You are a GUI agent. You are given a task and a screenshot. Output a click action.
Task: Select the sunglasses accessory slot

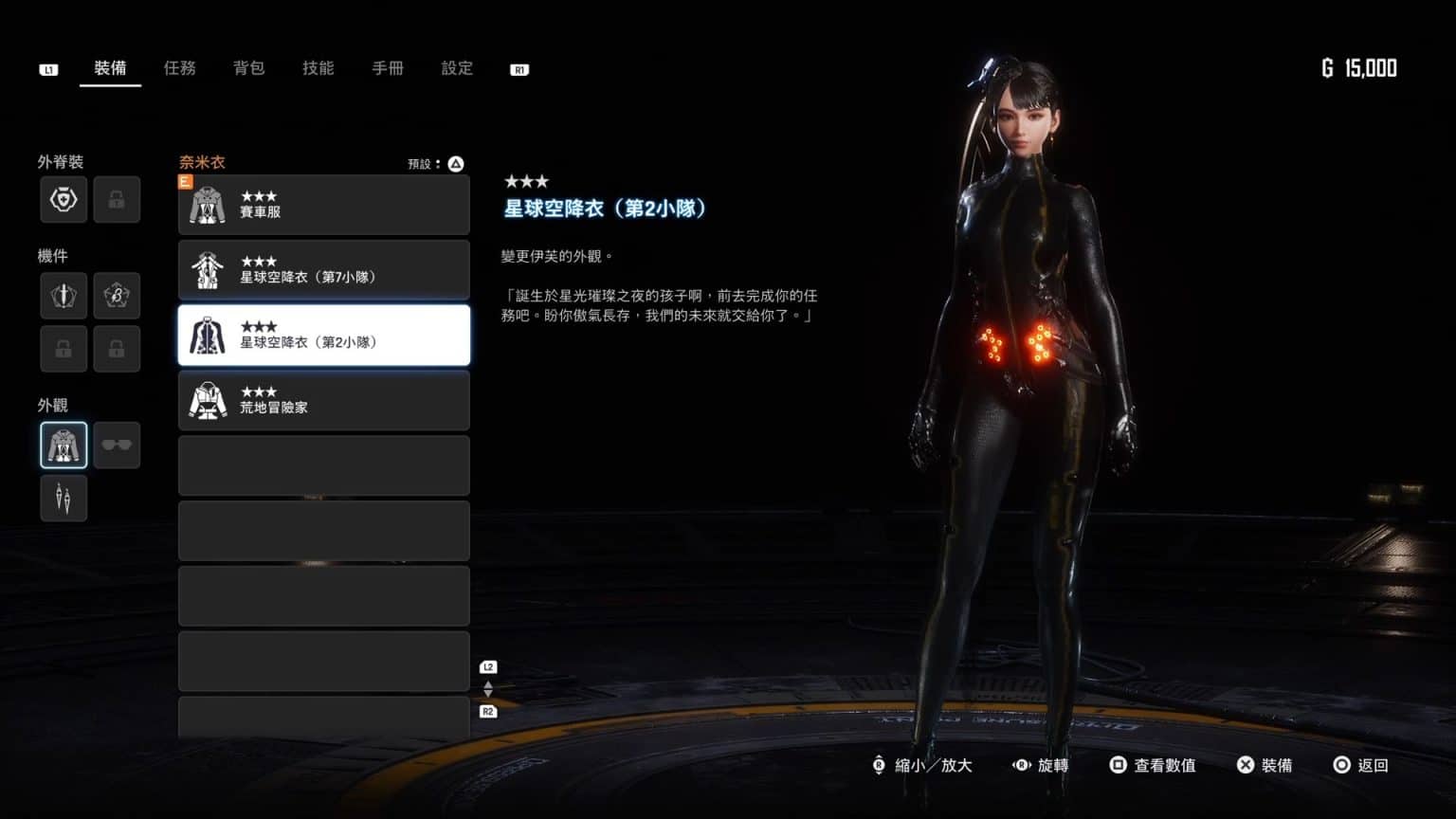click(x=117, y=446)
